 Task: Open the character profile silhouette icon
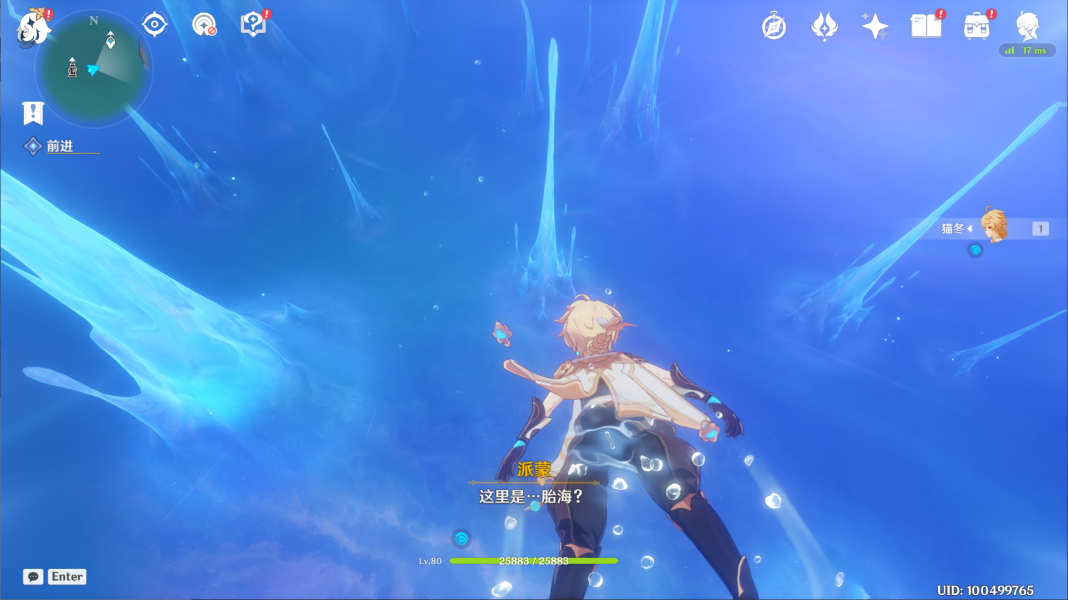tap(1027, 26)
